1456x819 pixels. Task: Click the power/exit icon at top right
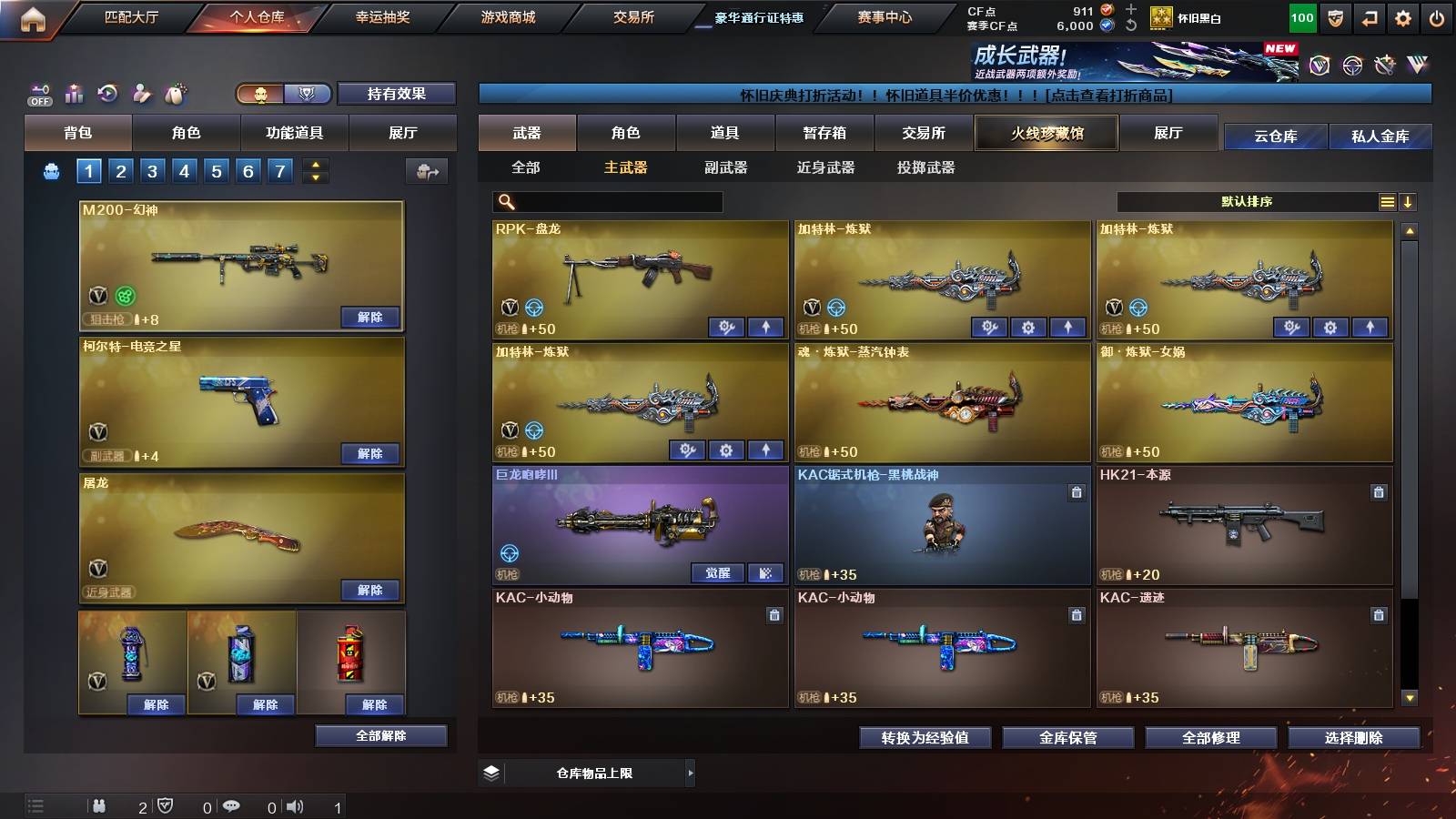[x=1438, y=18]
